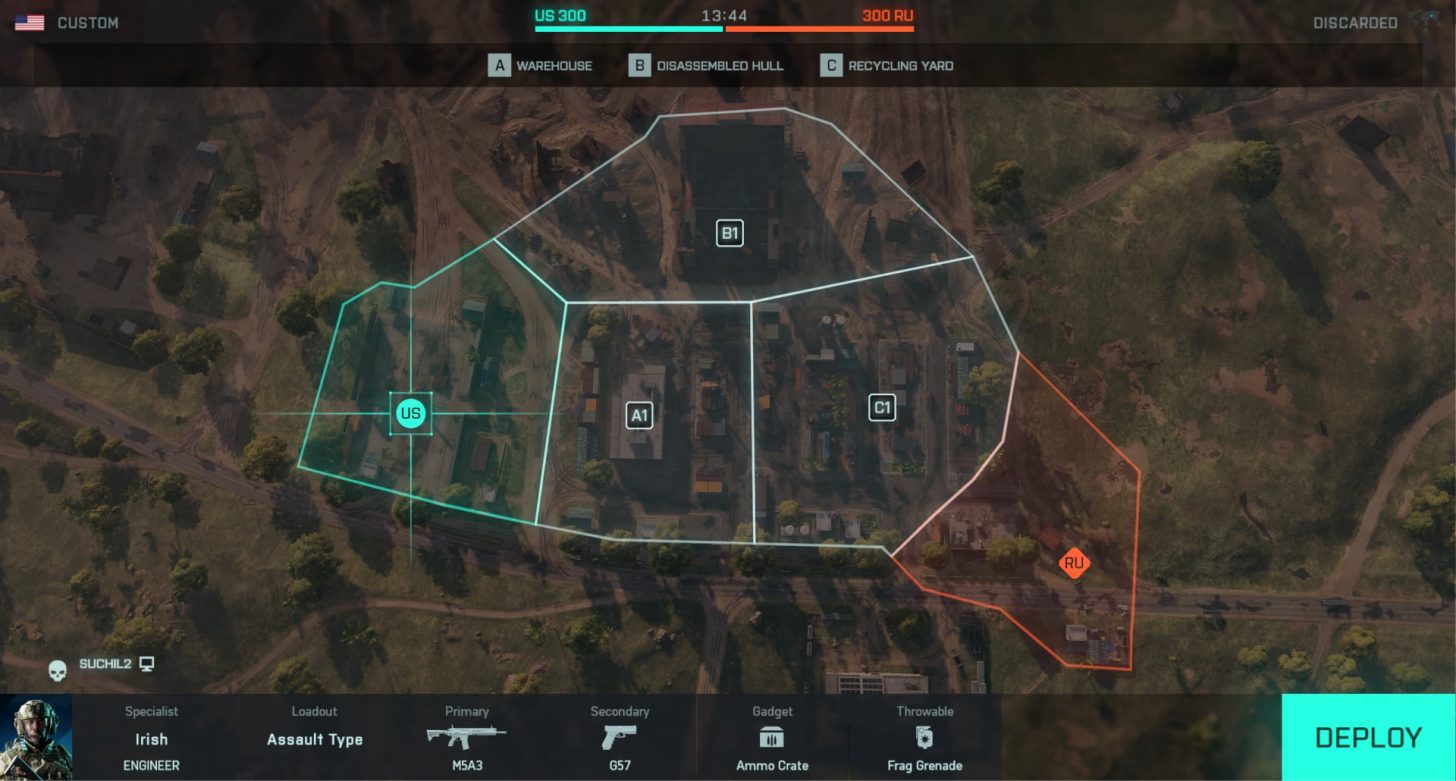Open the Assault Type loadout selector
The height and width of the screenshot is (781, 1456).
[x=314, y=739]
